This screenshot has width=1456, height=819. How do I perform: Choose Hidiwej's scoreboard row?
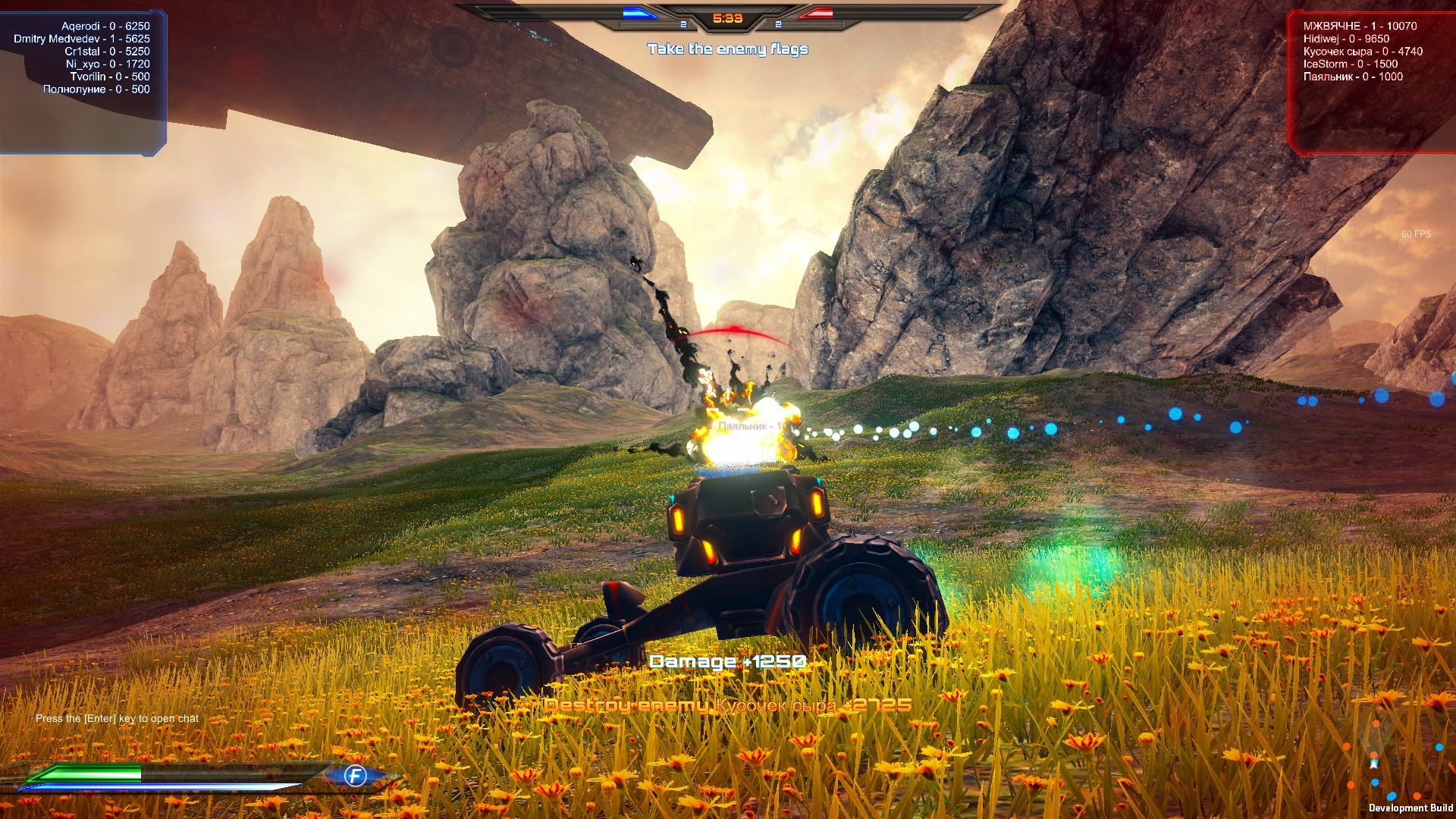pos(1346,39)
